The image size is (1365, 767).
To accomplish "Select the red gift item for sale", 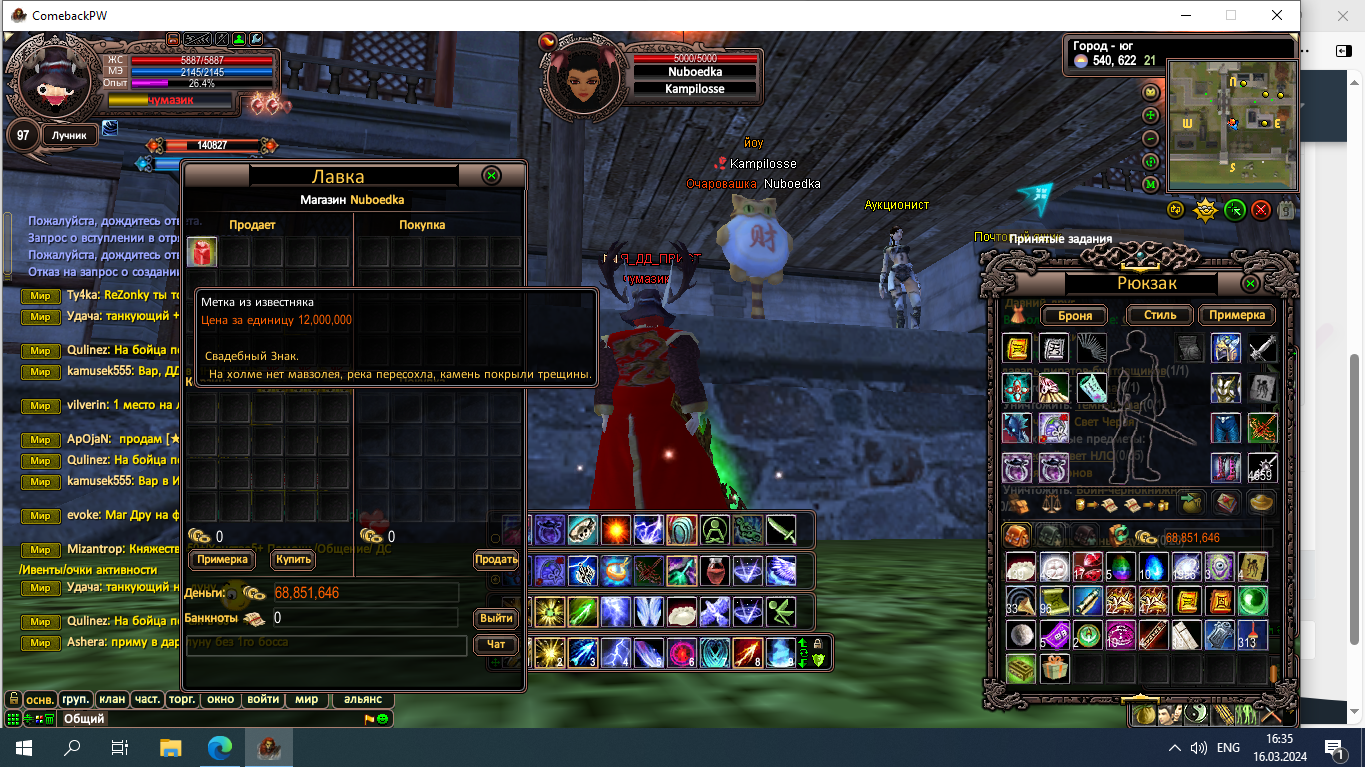I will coord(202,252).
